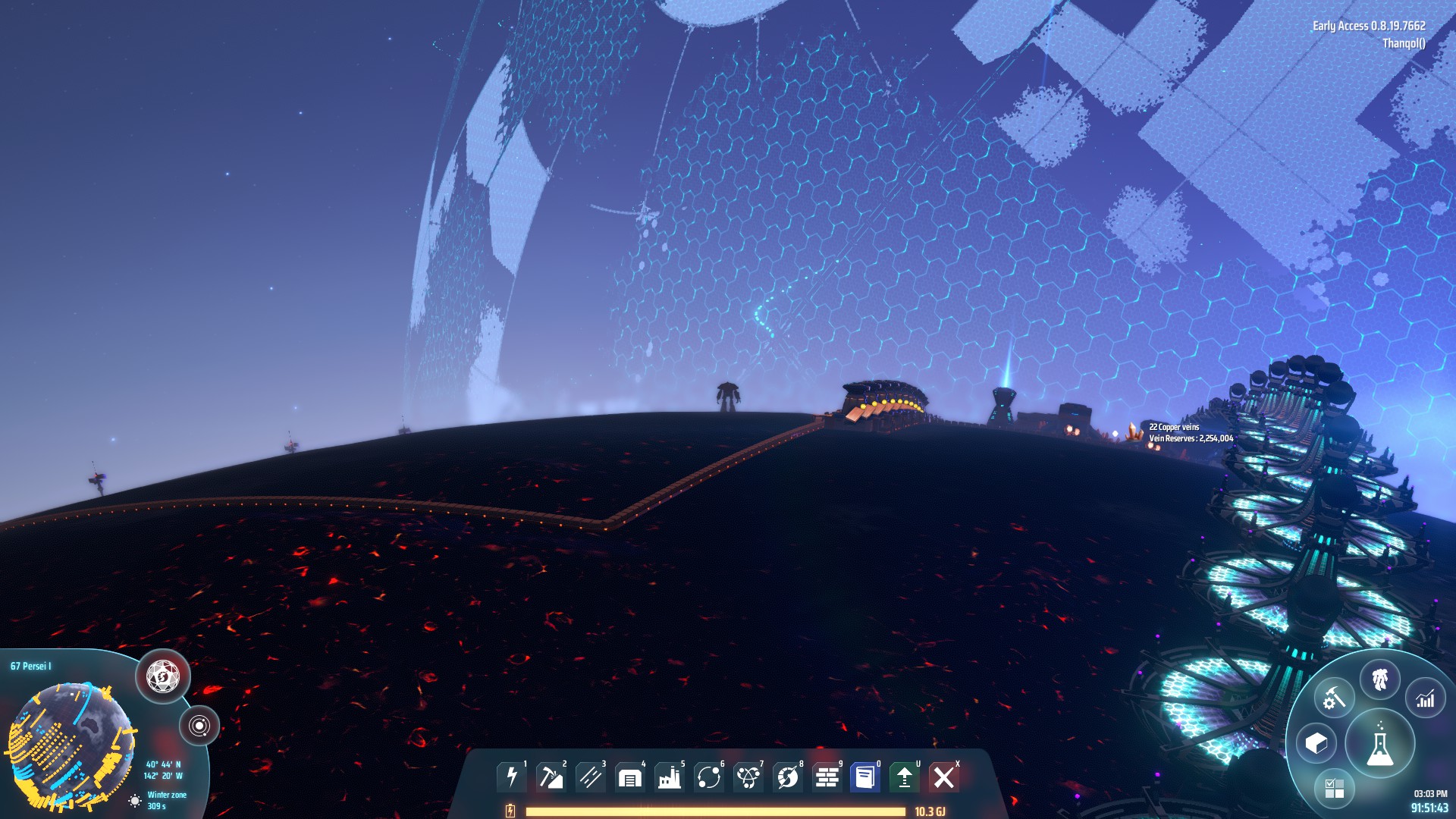Choose the storage warehouse build category
The image size is (1456, 819).
(x=629, y=777)
